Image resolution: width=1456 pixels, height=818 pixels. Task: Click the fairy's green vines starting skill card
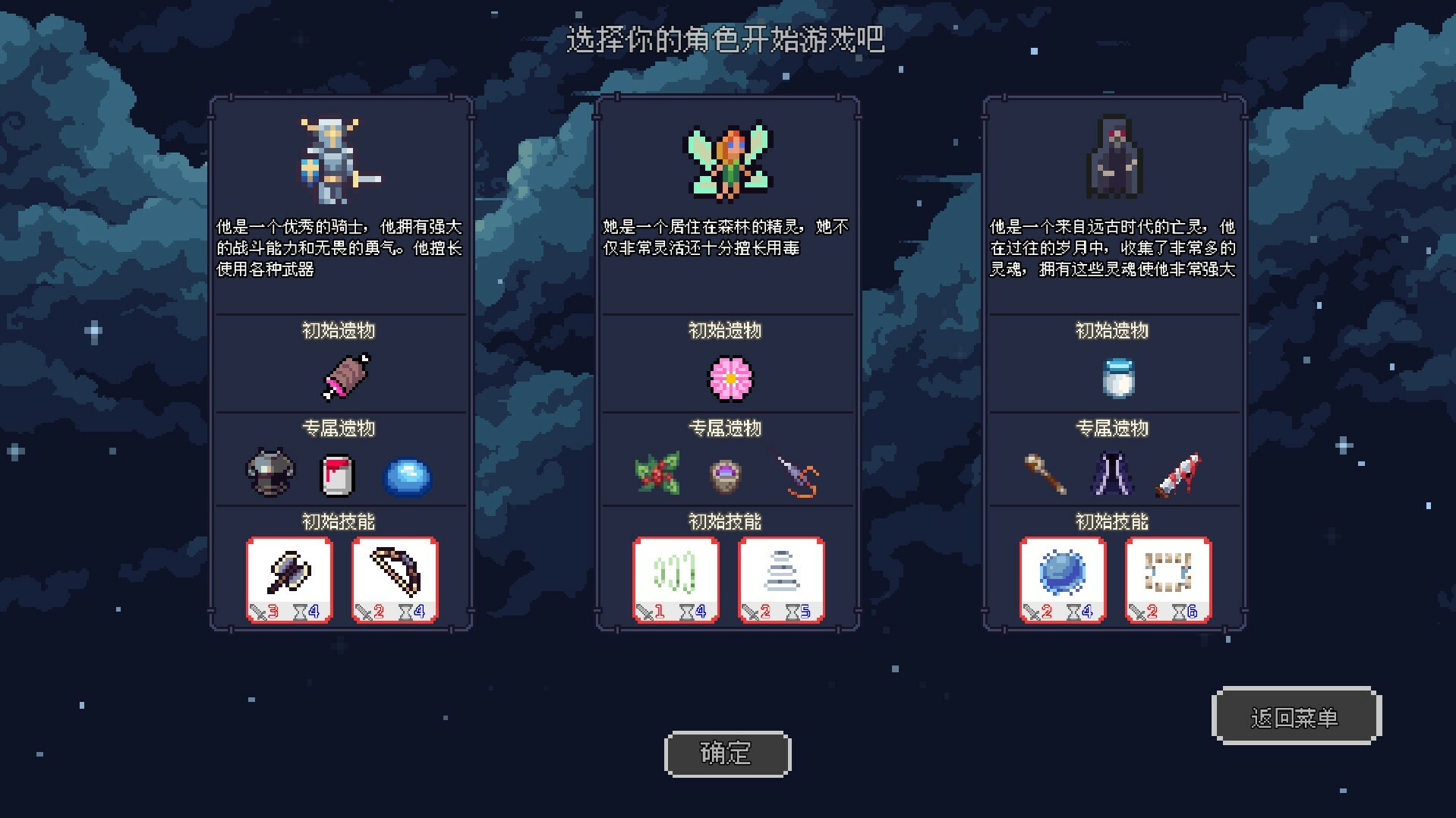click(676, 579)
